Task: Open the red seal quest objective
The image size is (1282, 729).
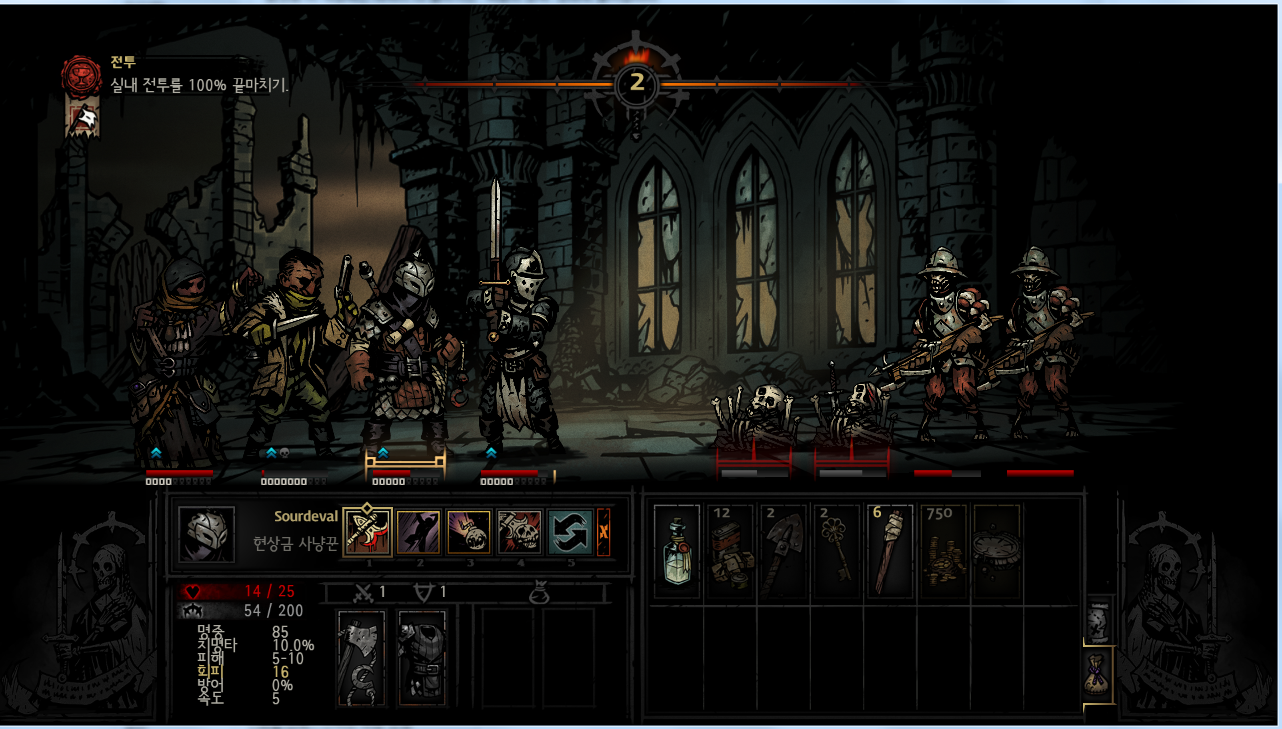Action: [x=79, y=75]
